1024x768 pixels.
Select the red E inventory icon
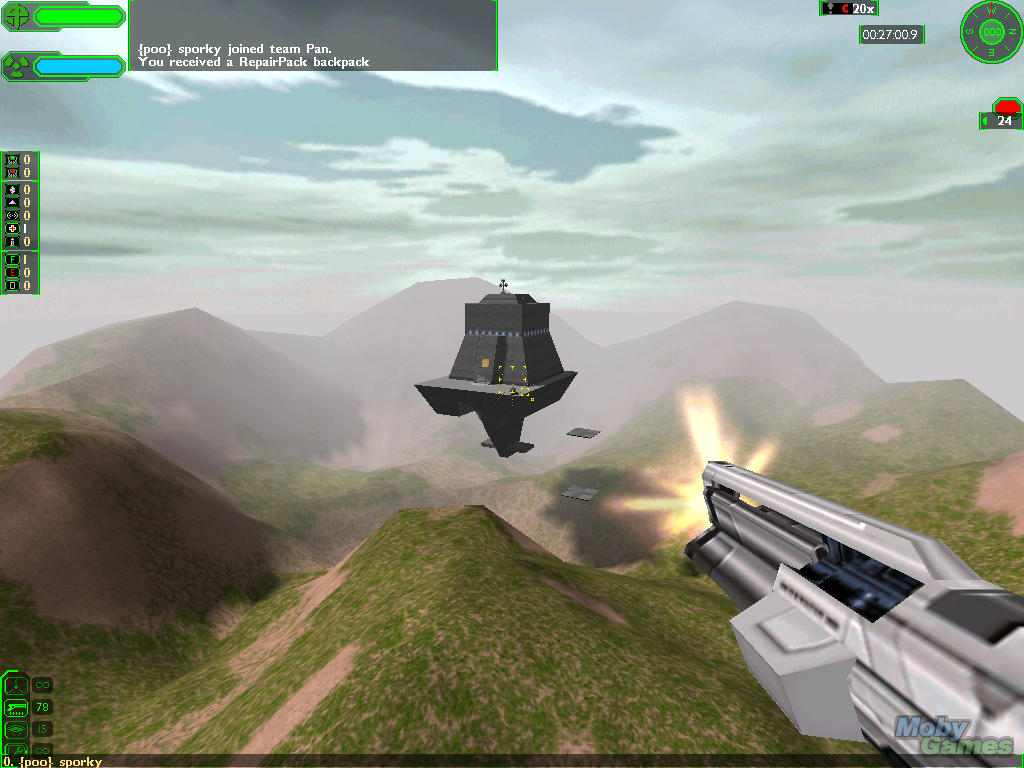(x=12, y=273)
